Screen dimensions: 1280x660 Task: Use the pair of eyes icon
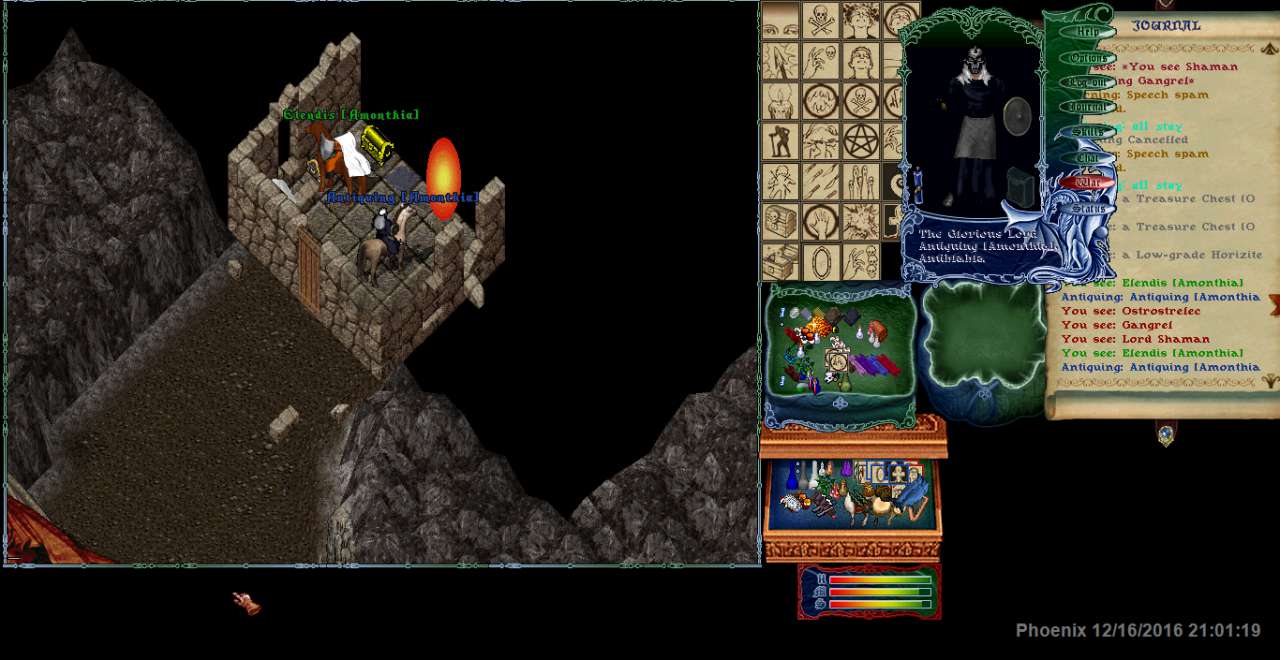pyautogui.click(x=780, y=20)
